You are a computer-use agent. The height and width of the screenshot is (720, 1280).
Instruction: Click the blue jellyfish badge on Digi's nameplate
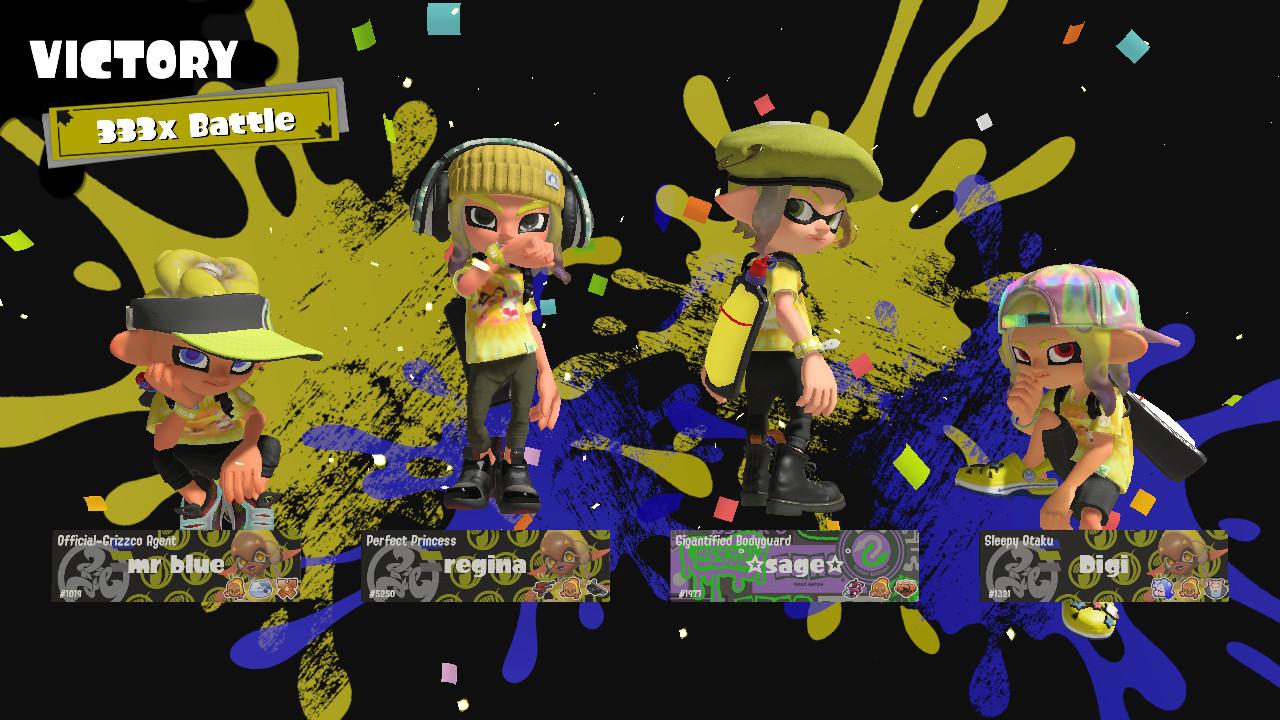(1161, 588)
